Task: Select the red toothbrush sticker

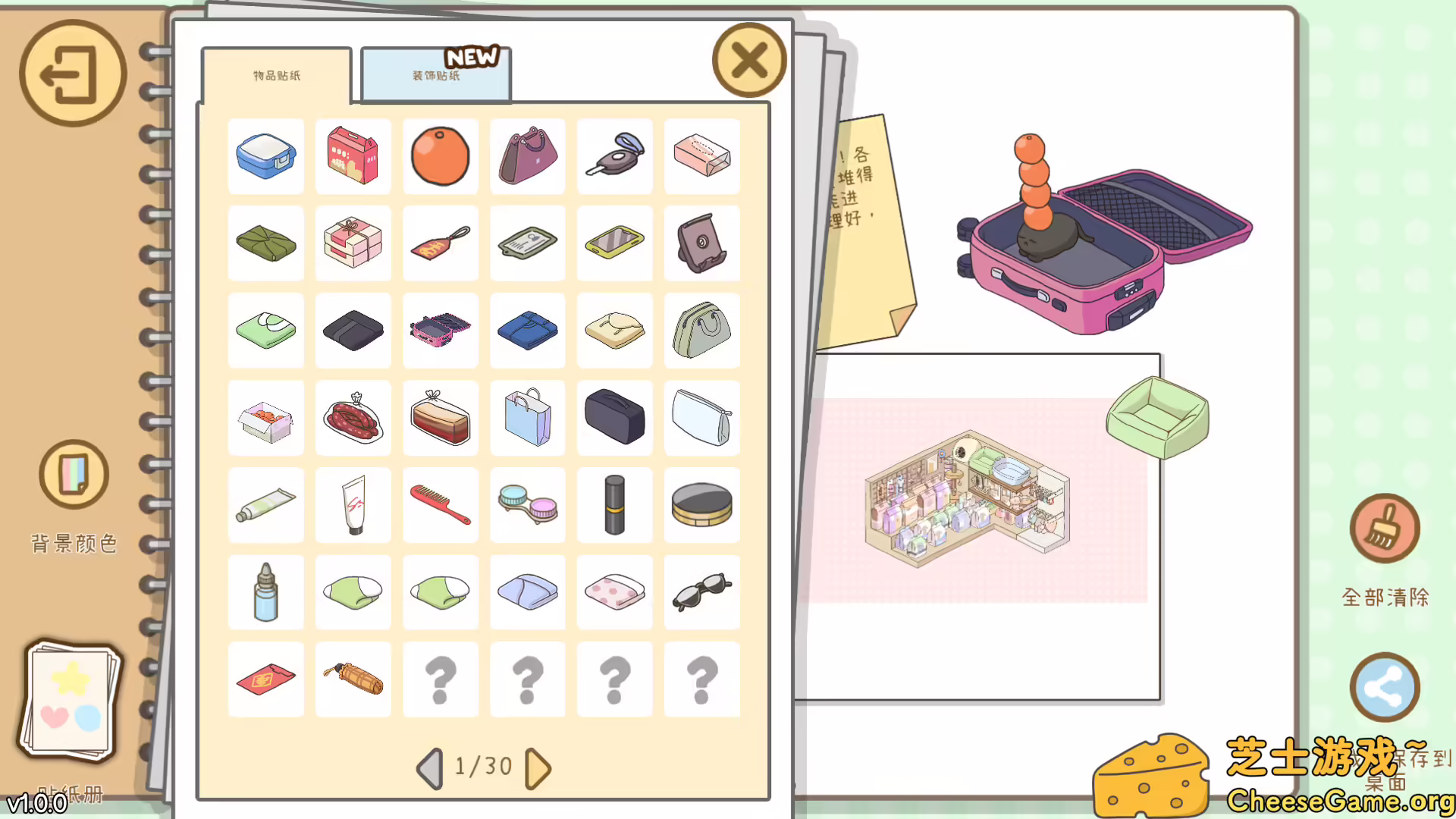Action: click(440, 505)
